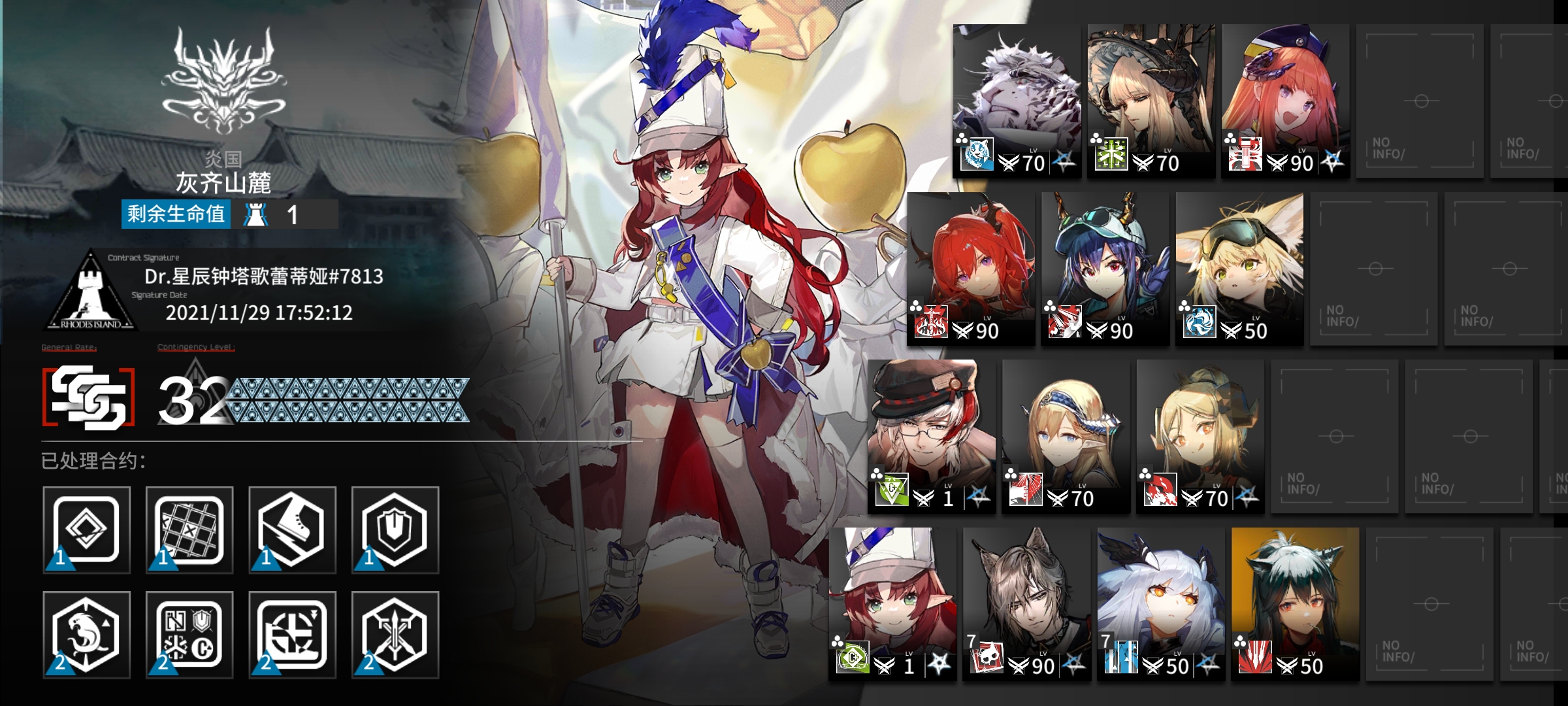Show the boot contract icon details
Screen dimensions: 1568x706
point(292,529)
